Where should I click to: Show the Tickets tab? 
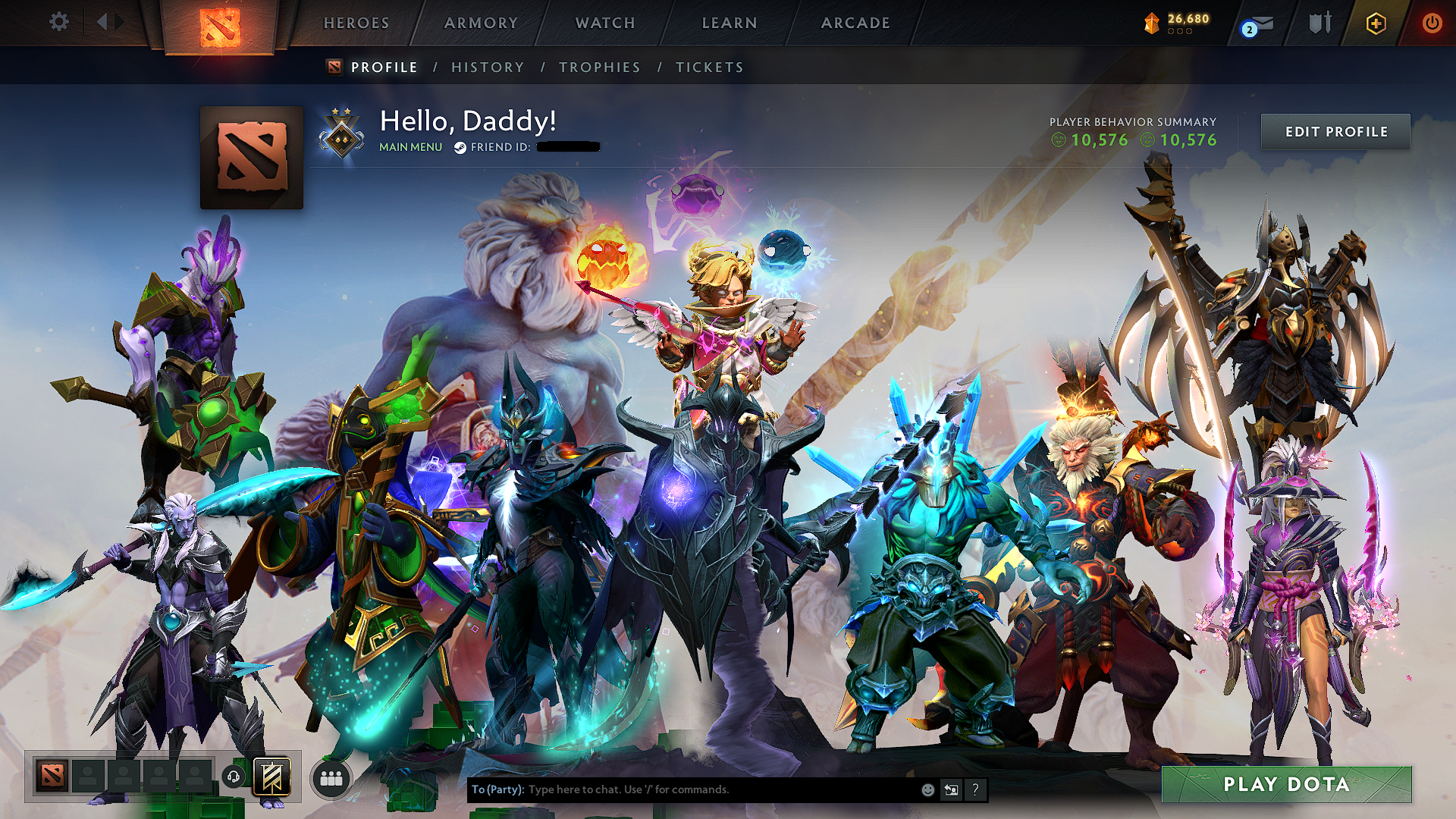tap(710, 67)
